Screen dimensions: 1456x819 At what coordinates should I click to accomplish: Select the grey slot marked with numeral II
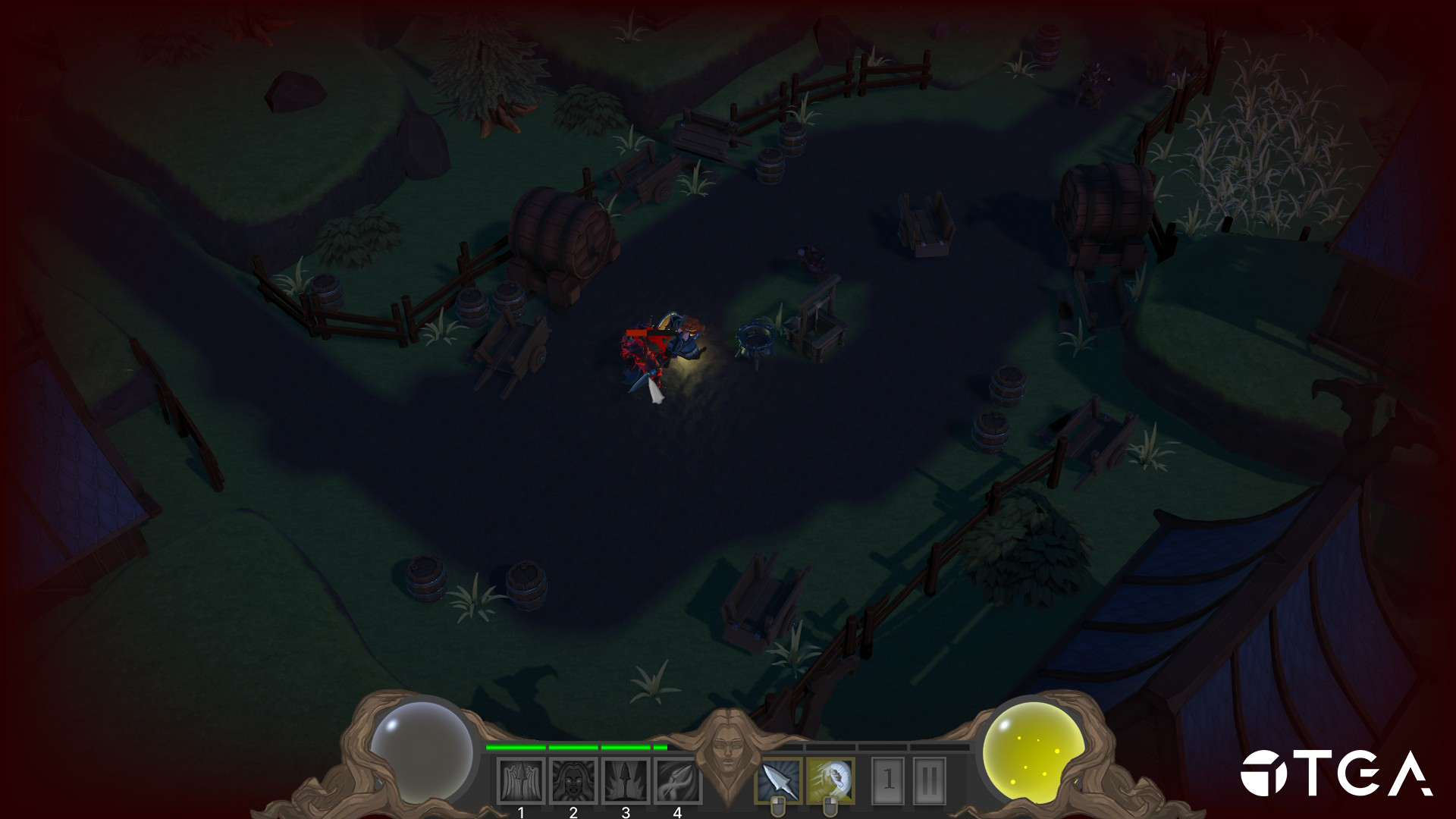[x=930, y=780]
